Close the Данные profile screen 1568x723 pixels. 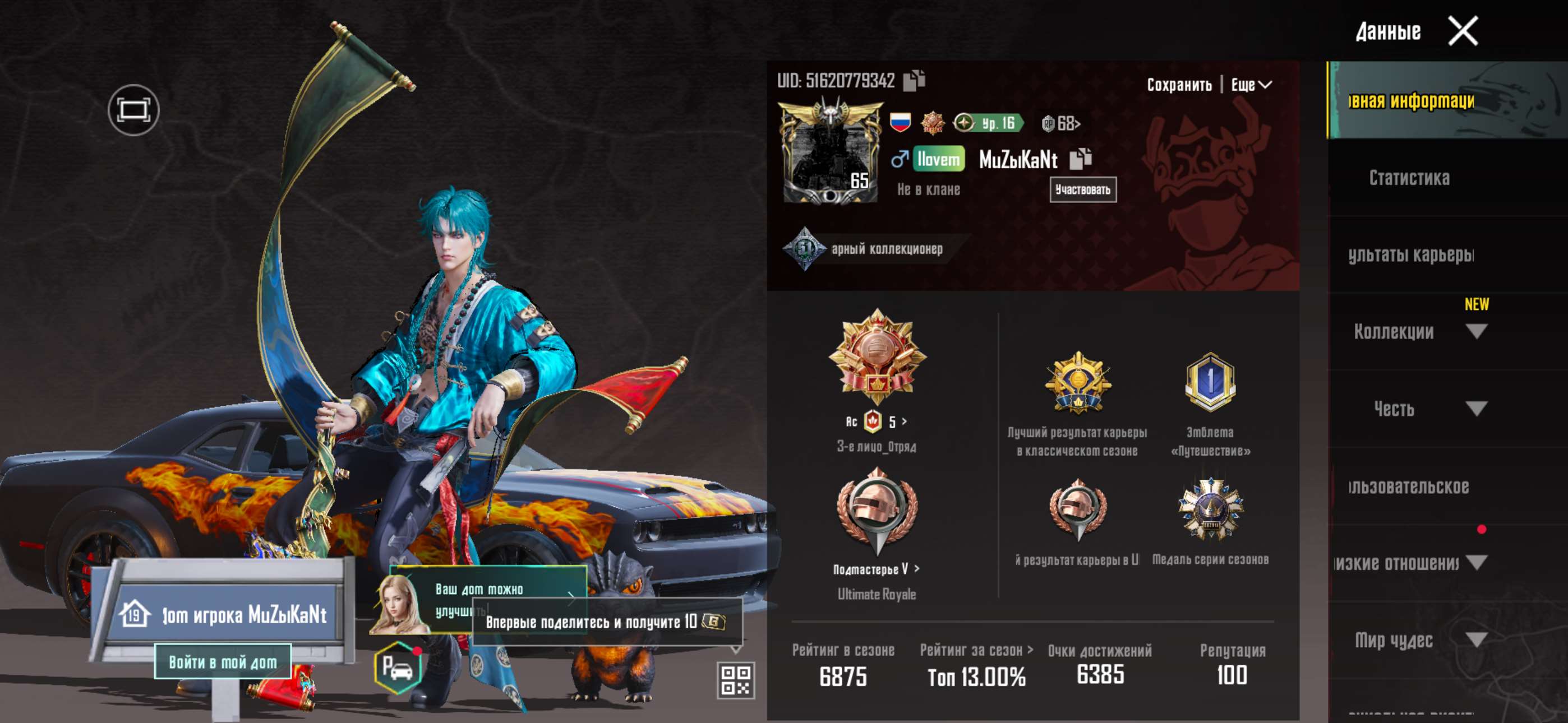(x=1462, y=31)
